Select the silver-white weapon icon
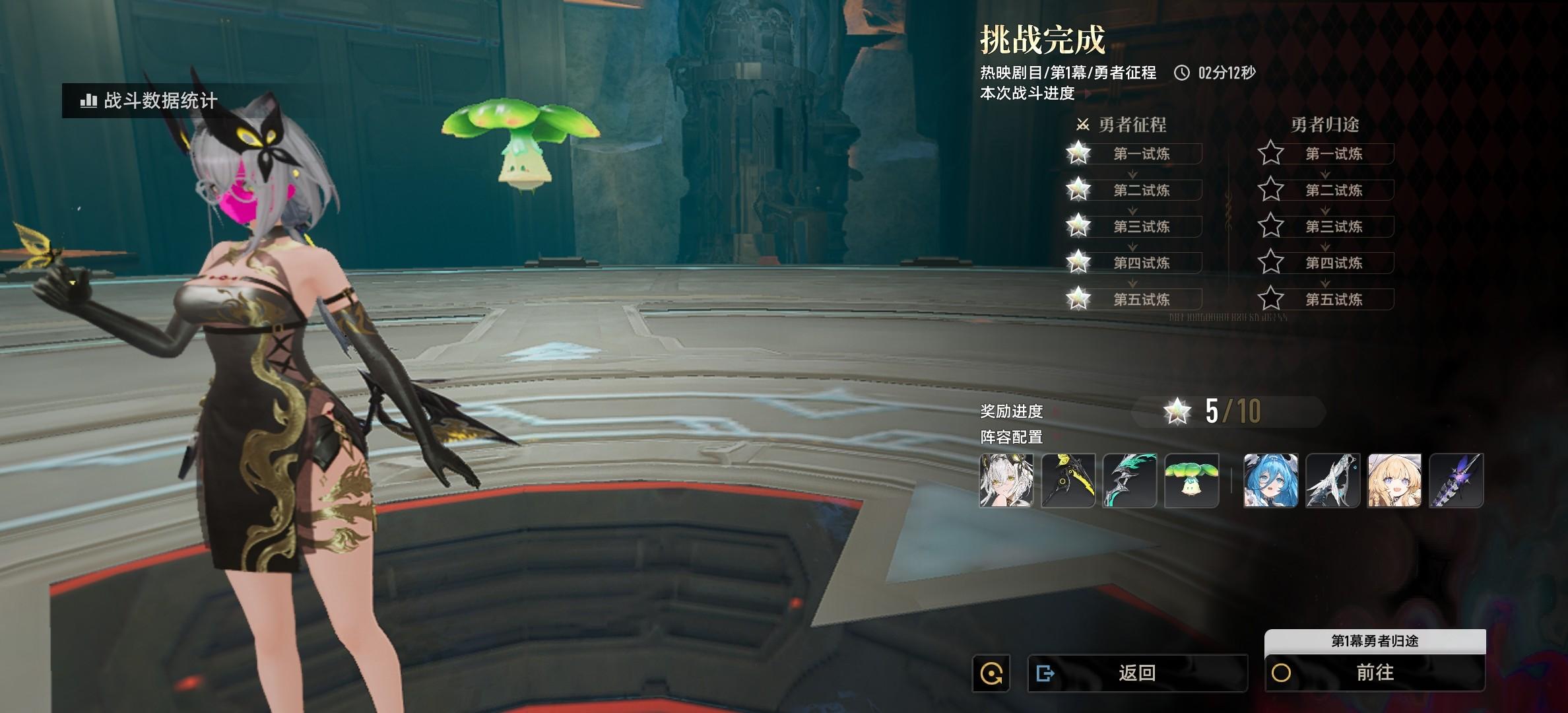 pyautogui.click(x=1333, y=481)
